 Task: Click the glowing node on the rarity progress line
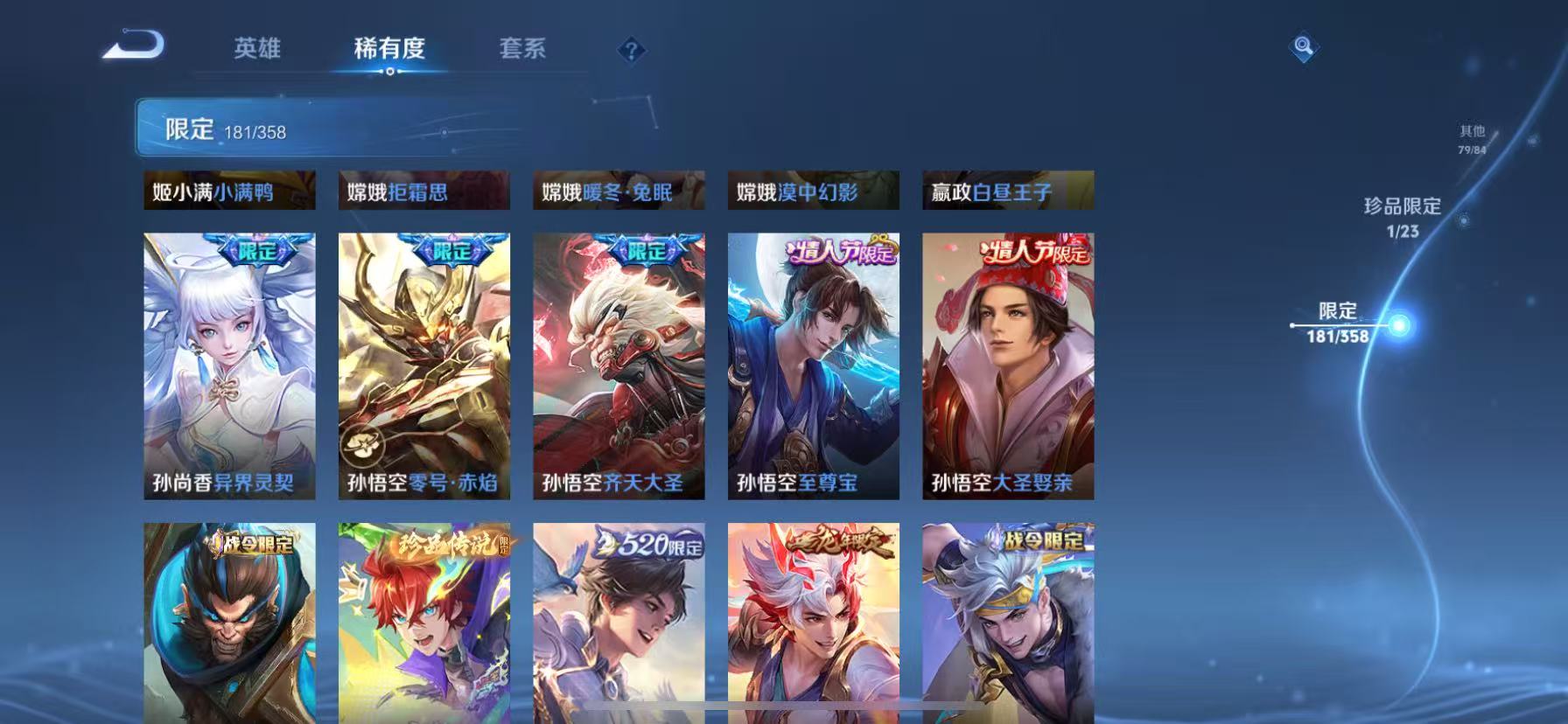1401,326
